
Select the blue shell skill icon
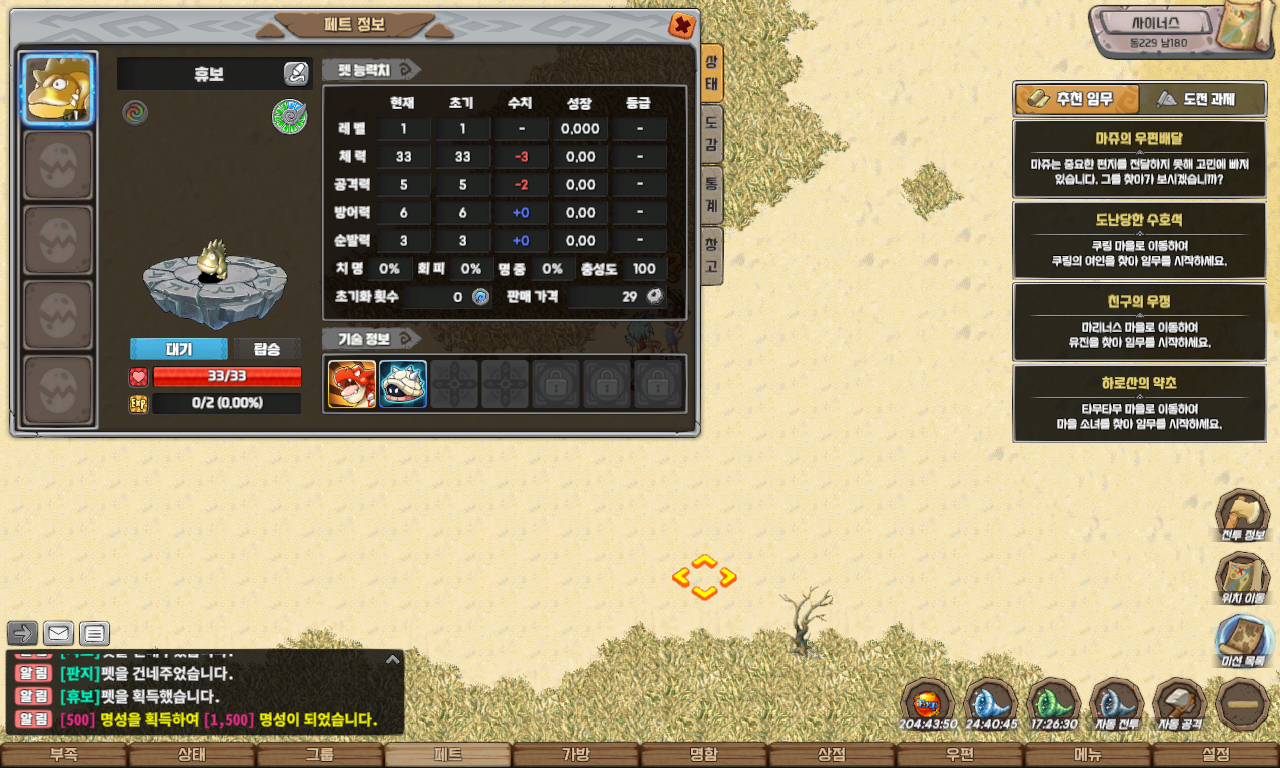[x=403, y=384]
